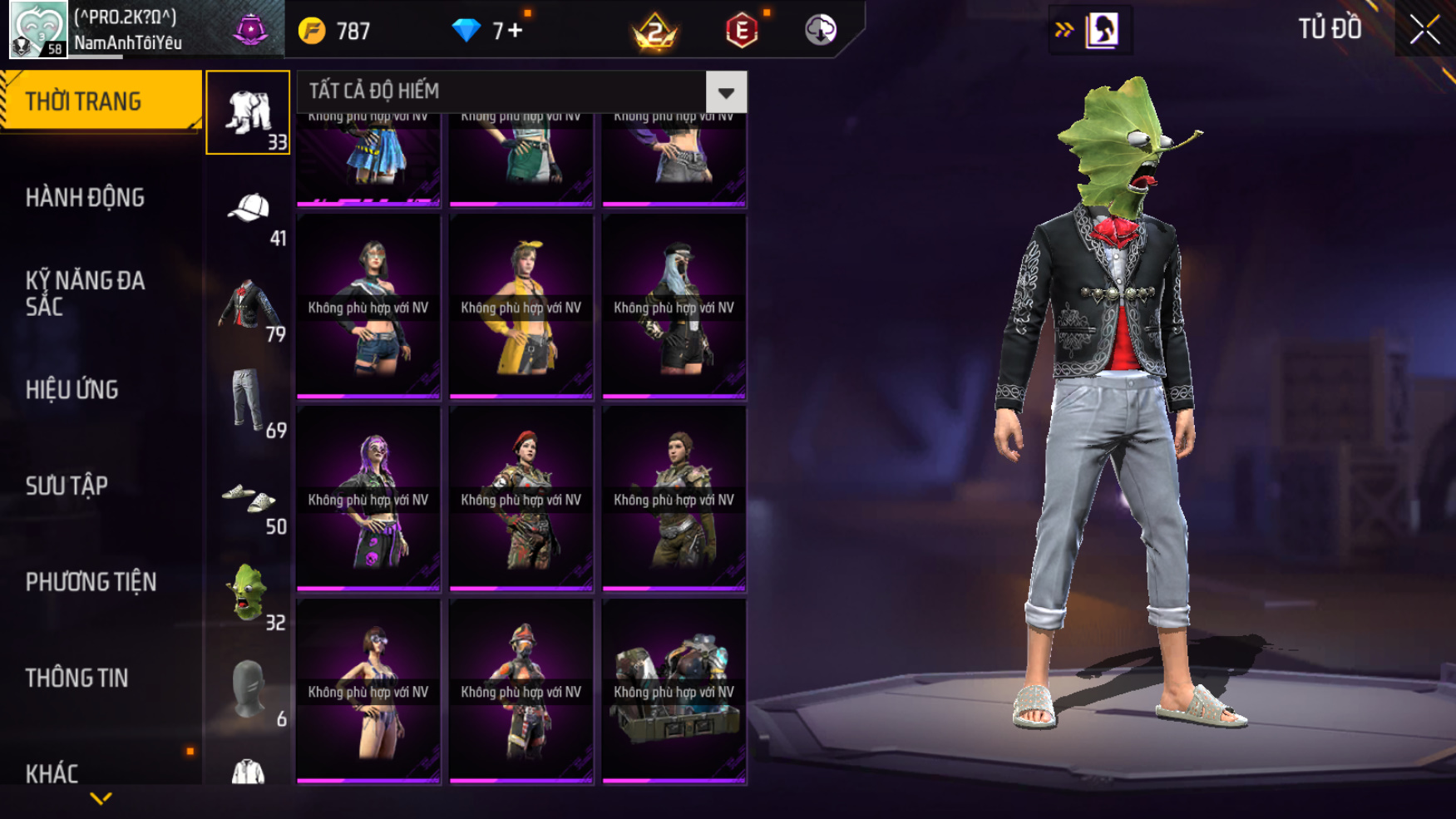Go to the Hiệu Ứng tab

tap(72, 389)
